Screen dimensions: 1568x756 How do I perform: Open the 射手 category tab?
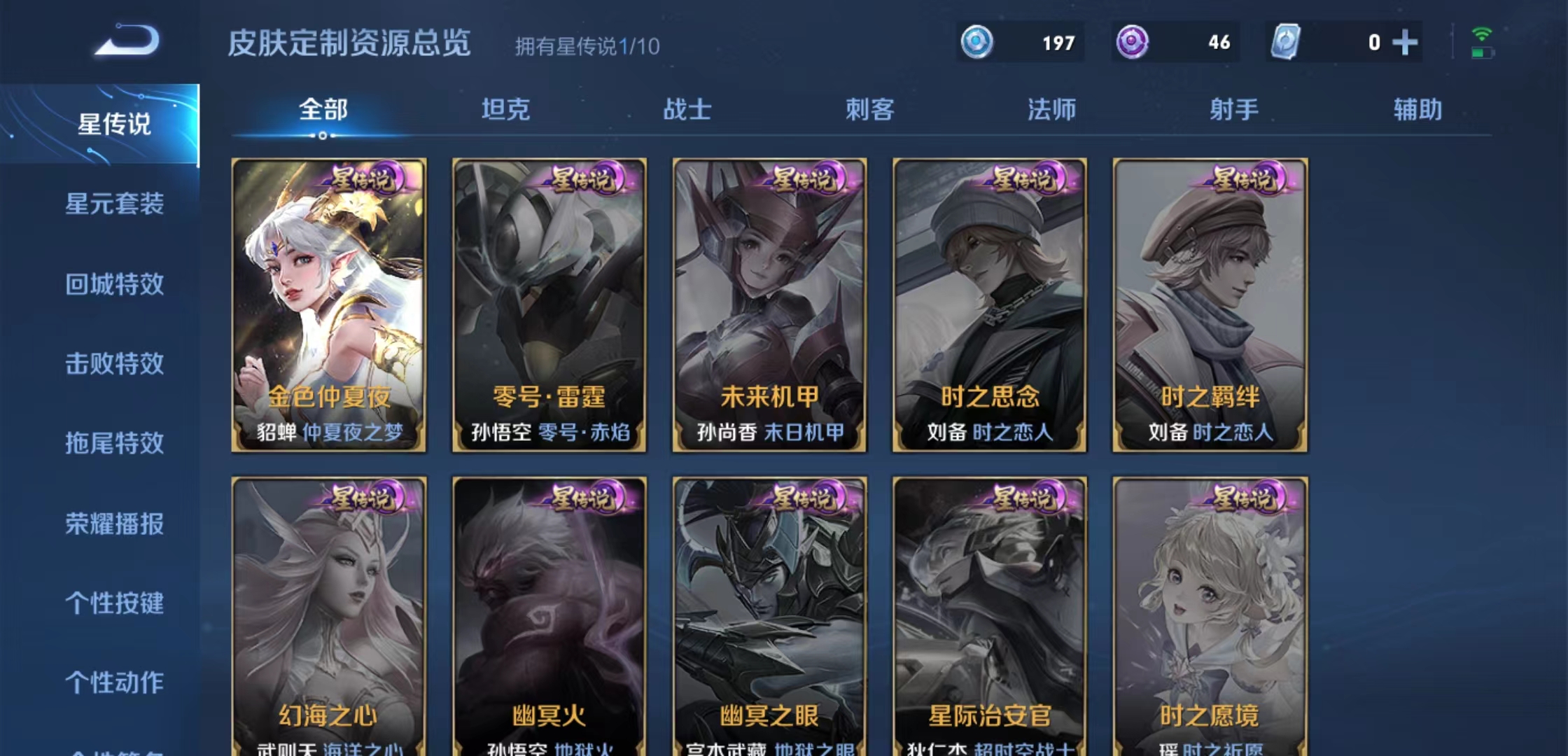[x=1234, y=109]
